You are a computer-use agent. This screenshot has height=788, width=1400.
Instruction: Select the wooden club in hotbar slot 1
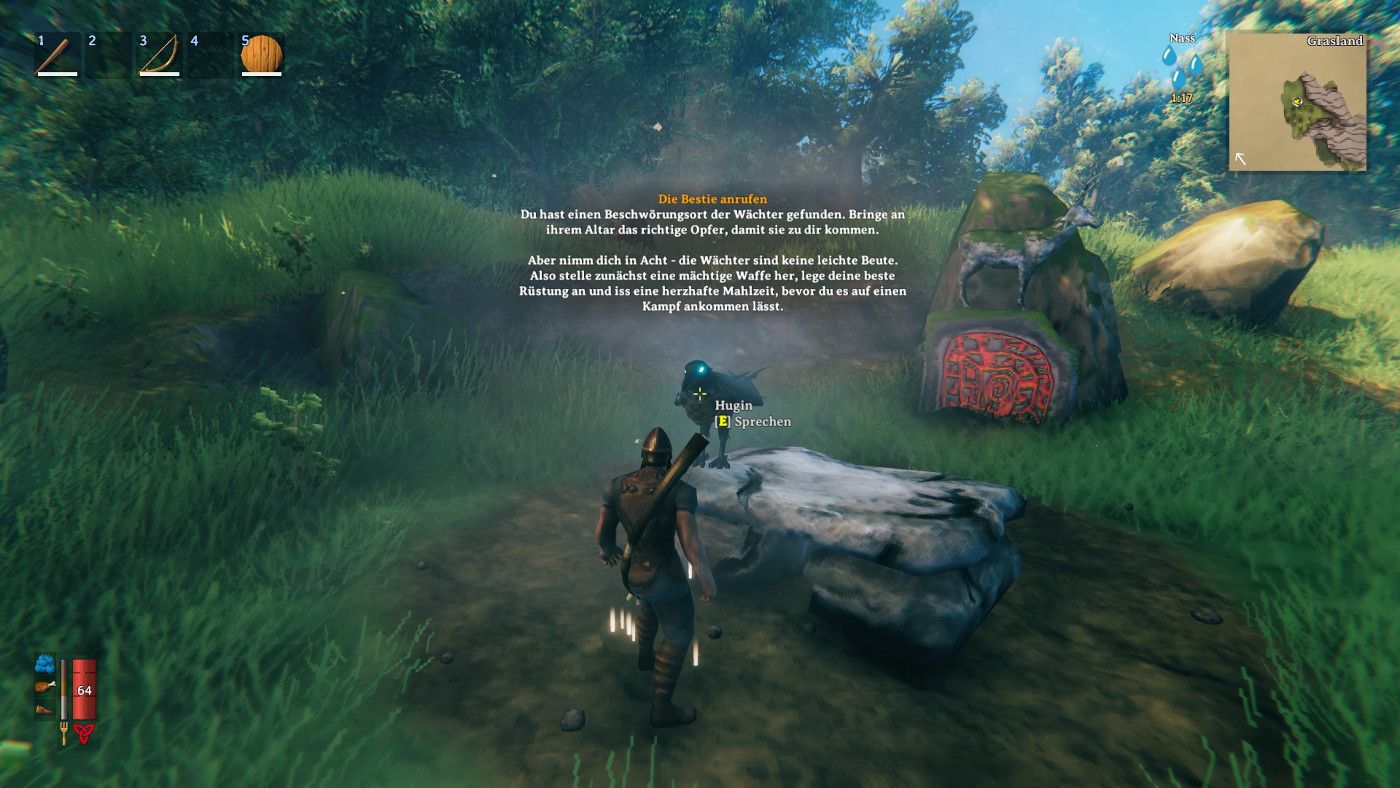click(x=57, y=55)
